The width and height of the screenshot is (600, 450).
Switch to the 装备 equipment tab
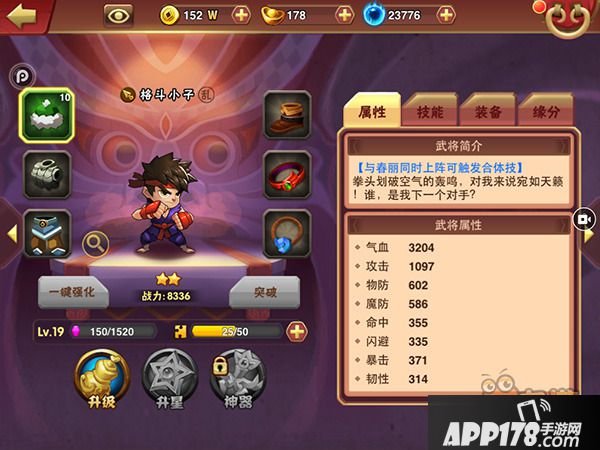(x=488, y=112)
